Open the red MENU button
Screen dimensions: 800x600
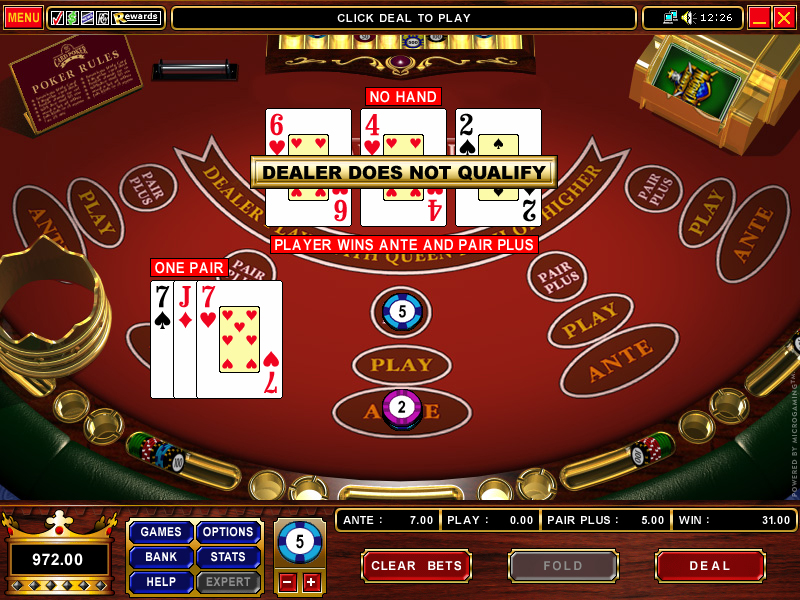click(23, 18)
